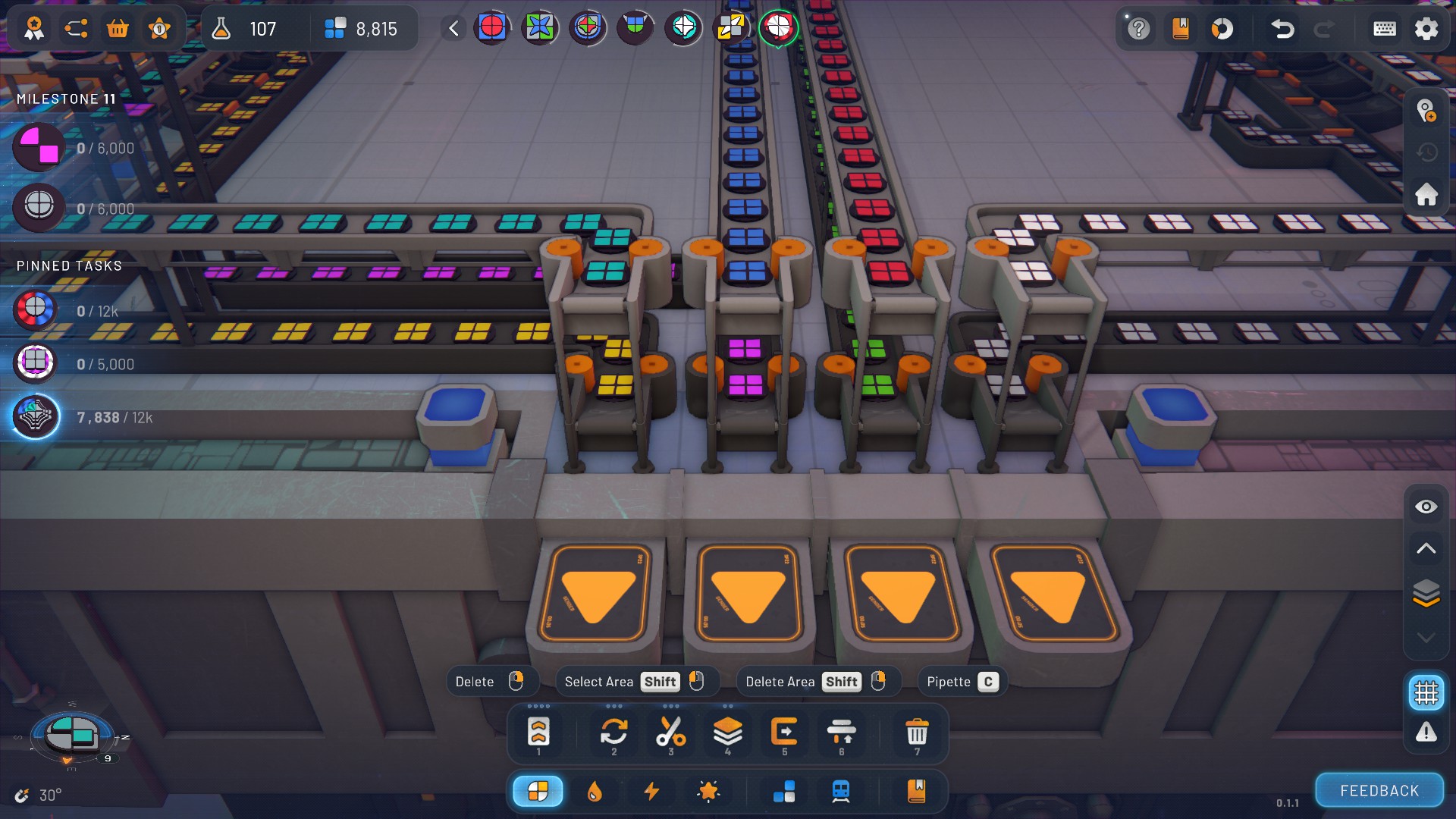This screenshot has width=1456, height=819.
Task: Open the train category tab
Action: 840,791
